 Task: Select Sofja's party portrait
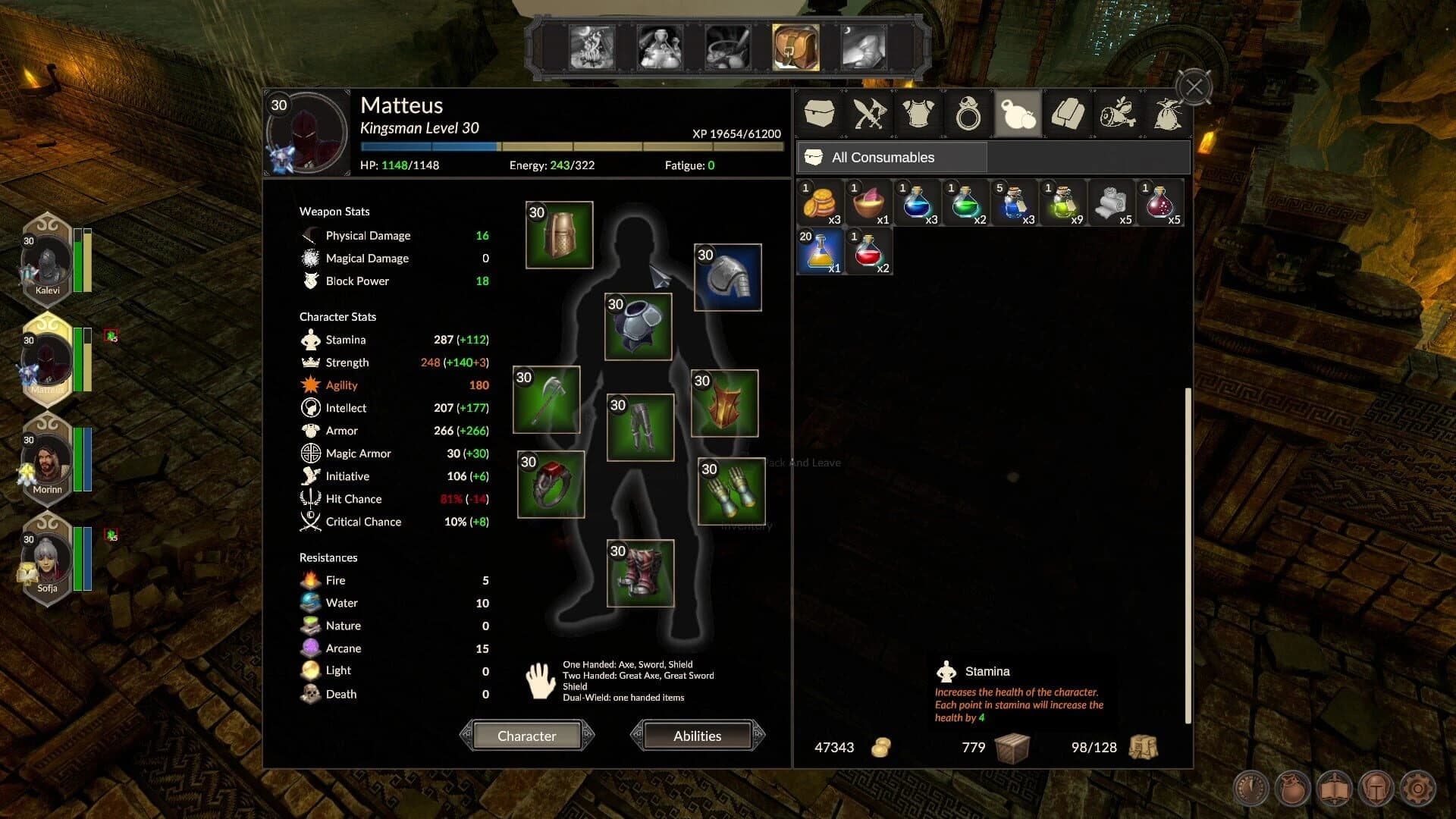coord(47,559)
